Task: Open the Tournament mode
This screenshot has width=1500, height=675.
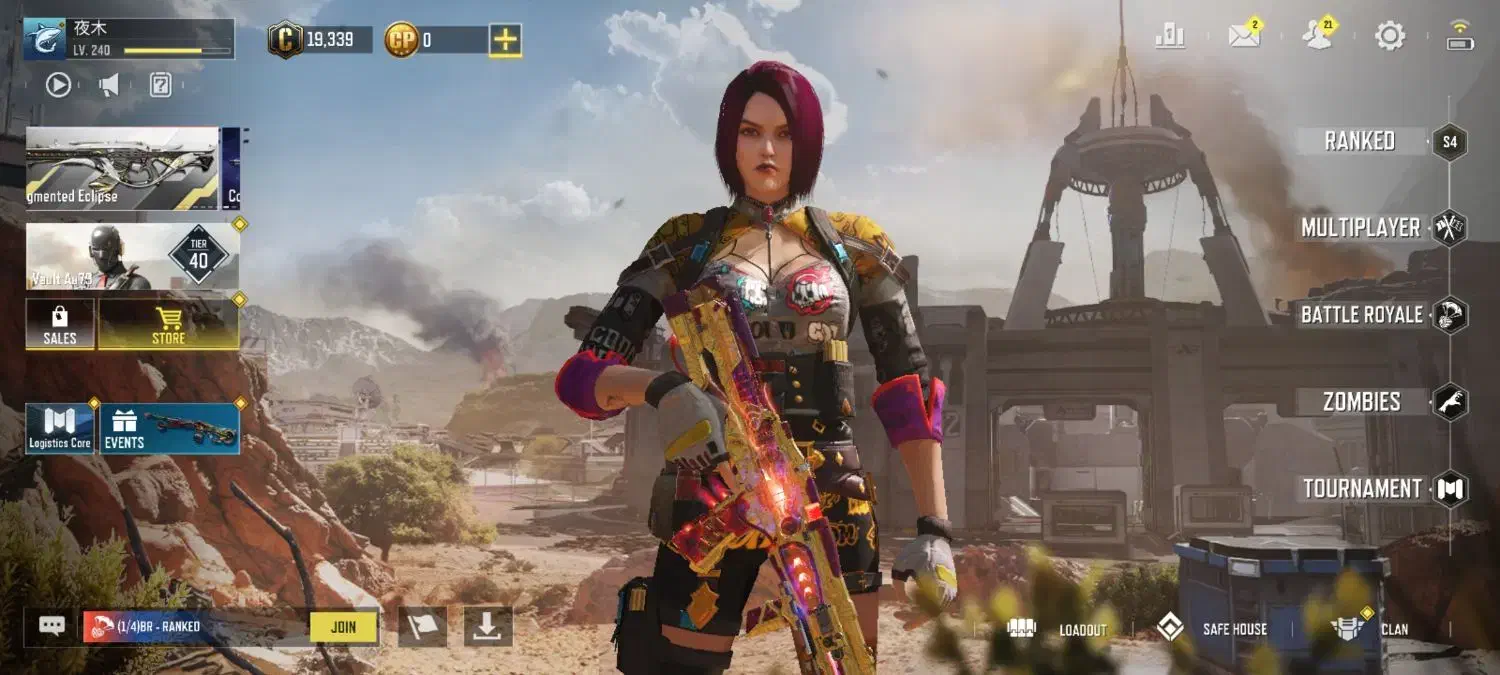Action: tap(1361, 489)
